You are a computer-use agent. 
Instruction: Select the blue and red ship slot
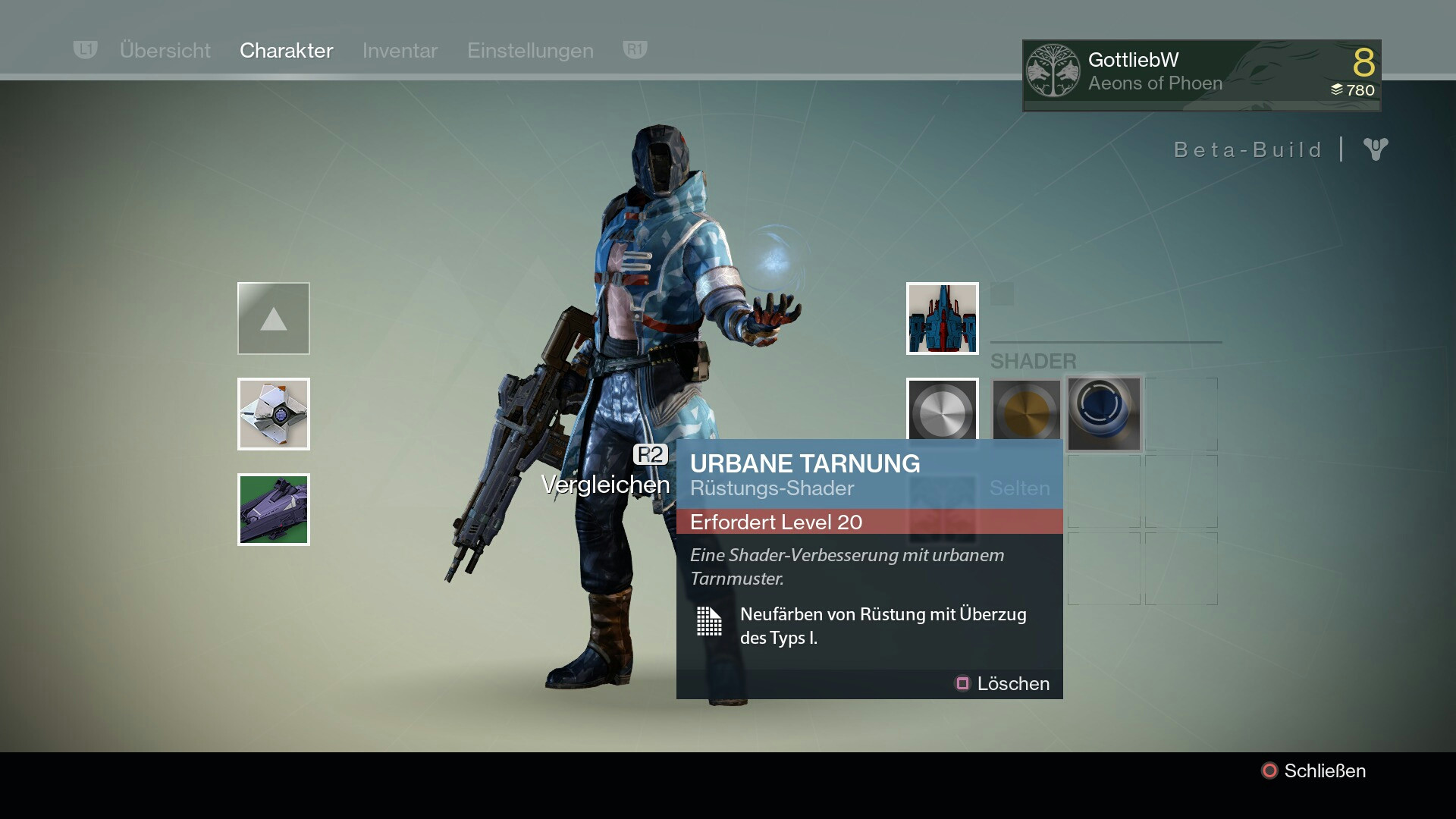942,318
